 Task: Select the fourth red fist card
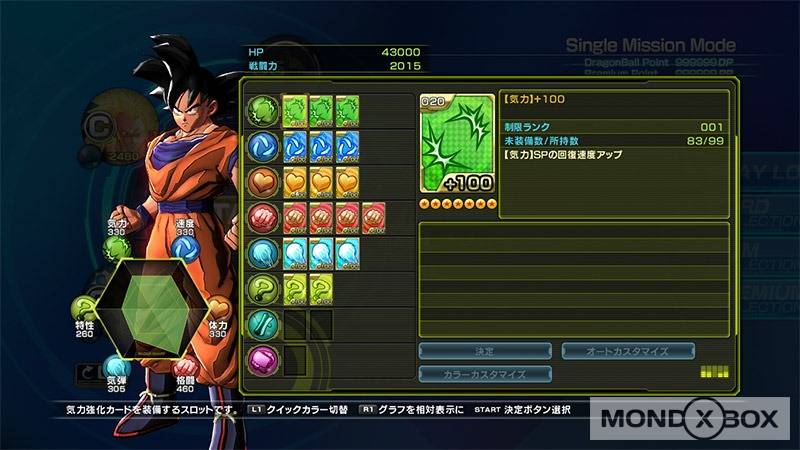pyautogui.click(x=373, y=216)
